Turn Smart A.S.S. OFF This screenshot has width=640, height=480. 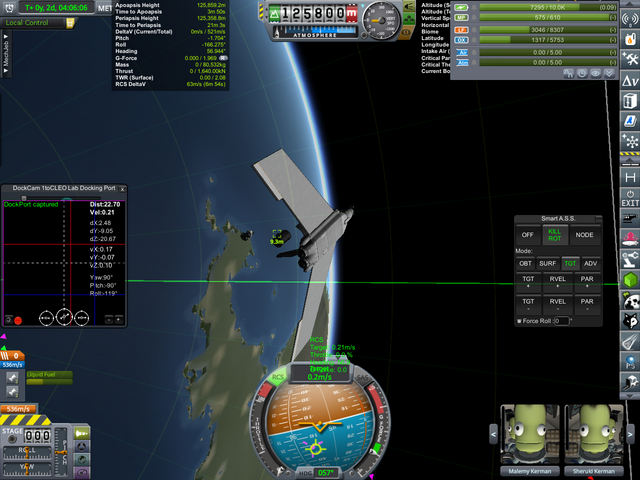[x=528, y=235]
